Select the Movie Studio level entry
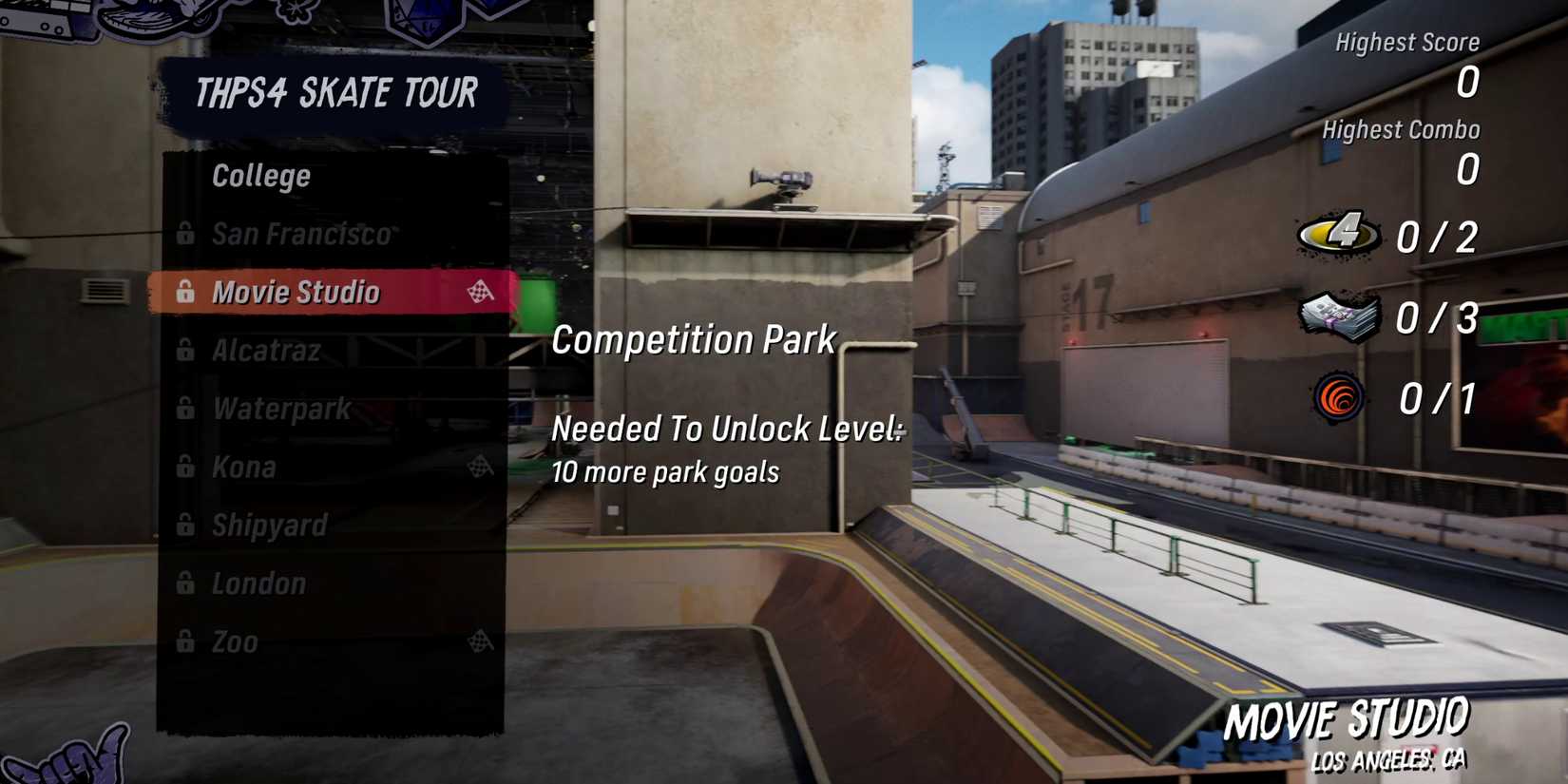 coord(296,293)
